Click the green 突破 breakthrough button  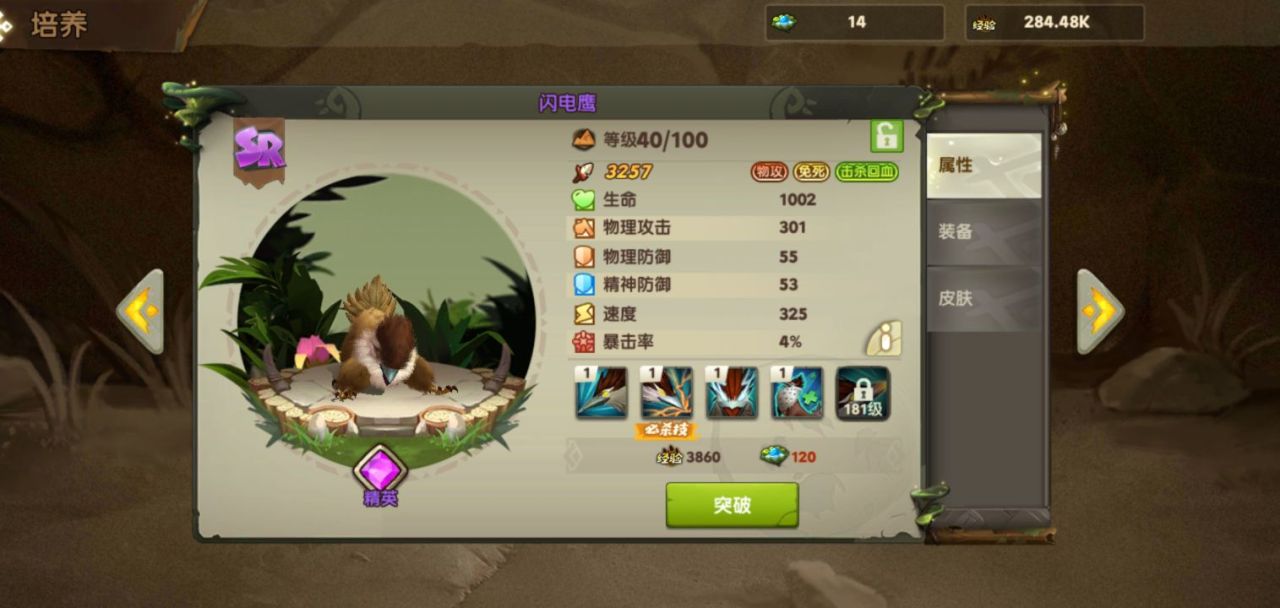(732, 505)
